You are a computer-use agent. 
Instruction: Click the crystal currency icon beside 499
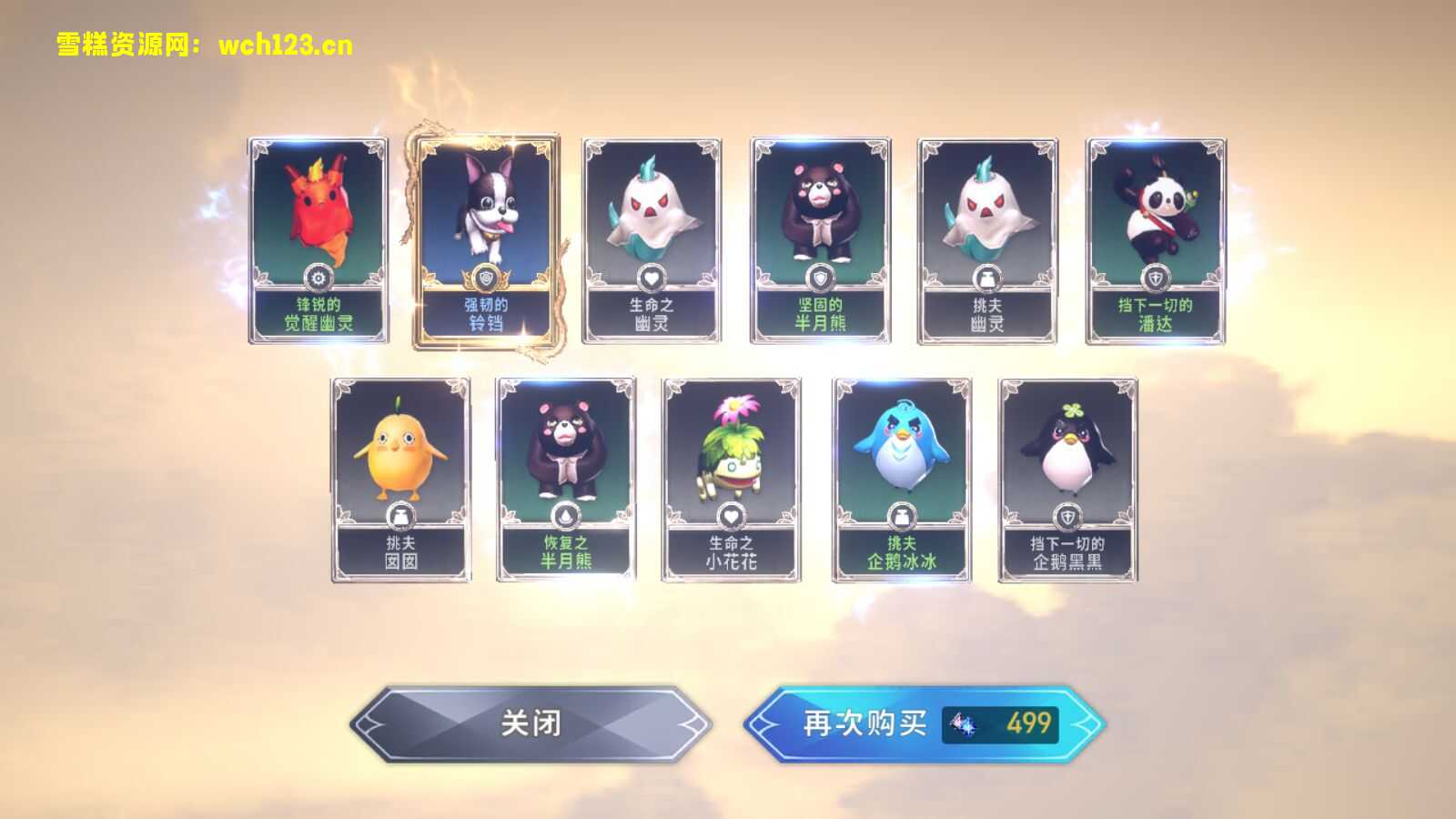pyautogui.click(x=963, y=724)
